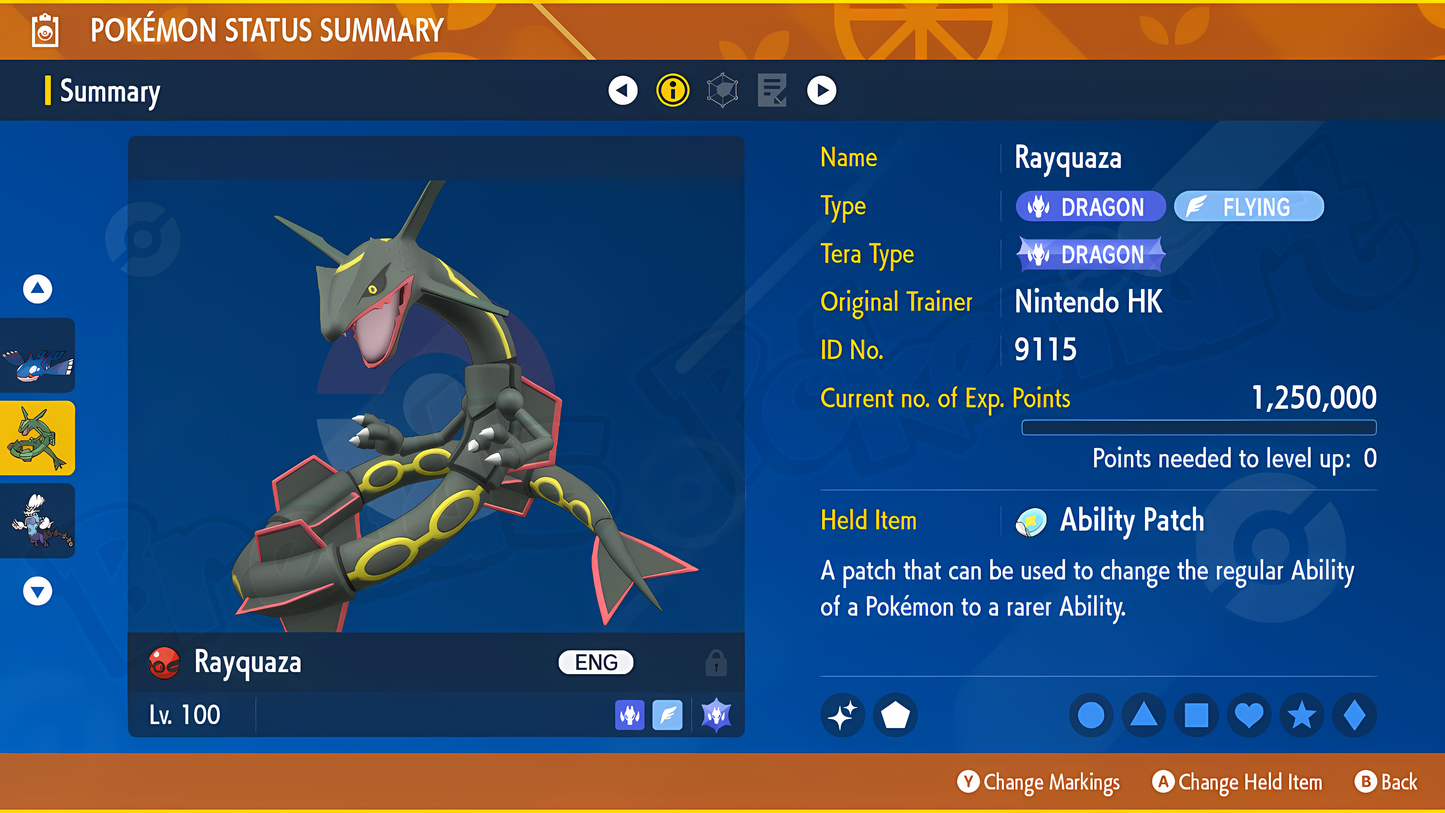
Task: Move down the party list arrow
Action: (38, 591)
